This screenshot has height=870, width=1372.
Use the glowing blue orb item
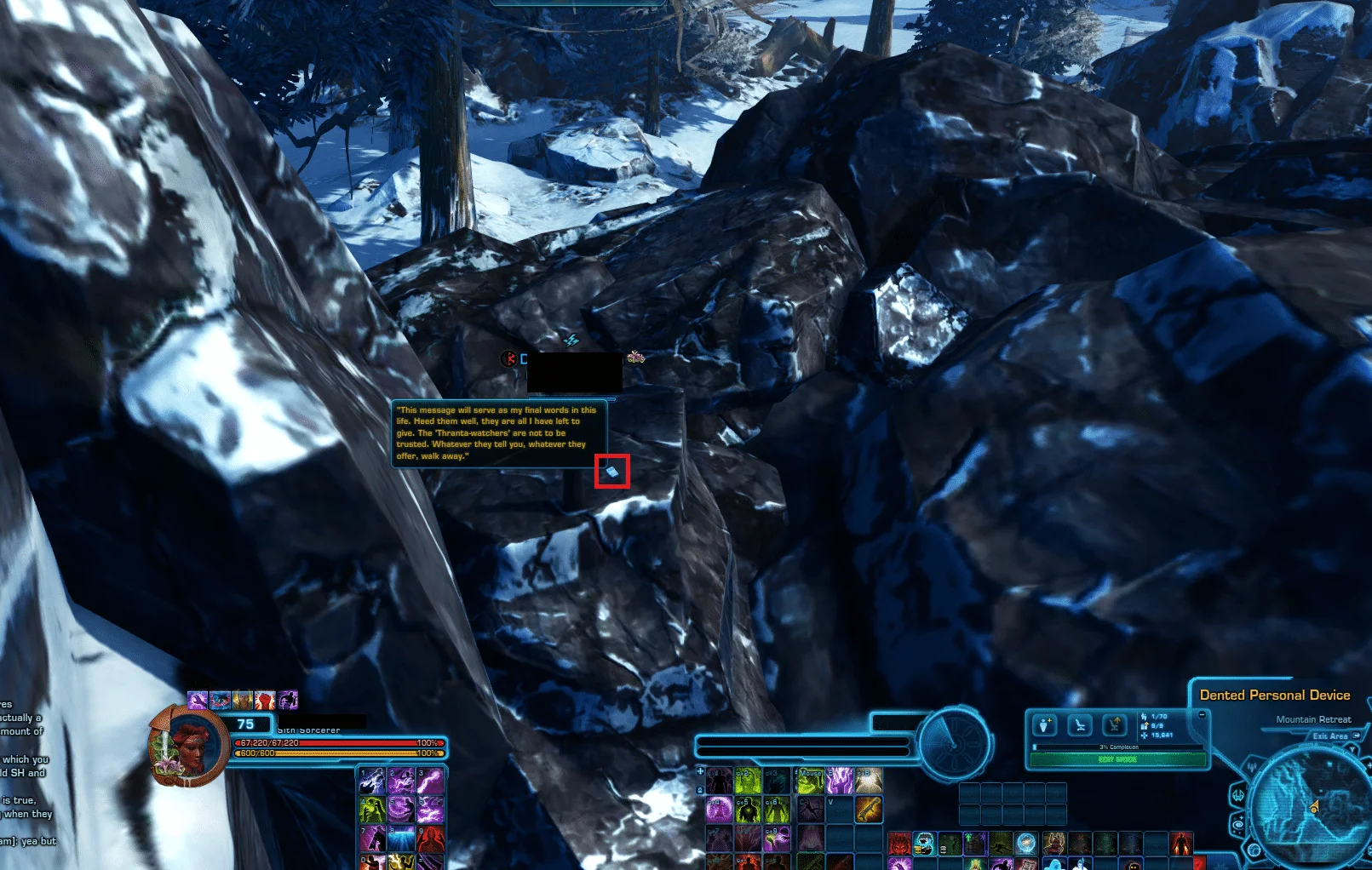click(x=1026, y=844)
